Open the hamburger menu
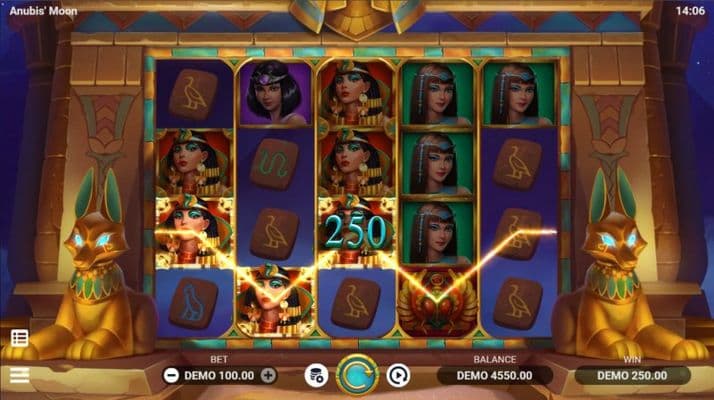Image resolution: width=714 pixels, height=400 pixels. click(19, 376)
